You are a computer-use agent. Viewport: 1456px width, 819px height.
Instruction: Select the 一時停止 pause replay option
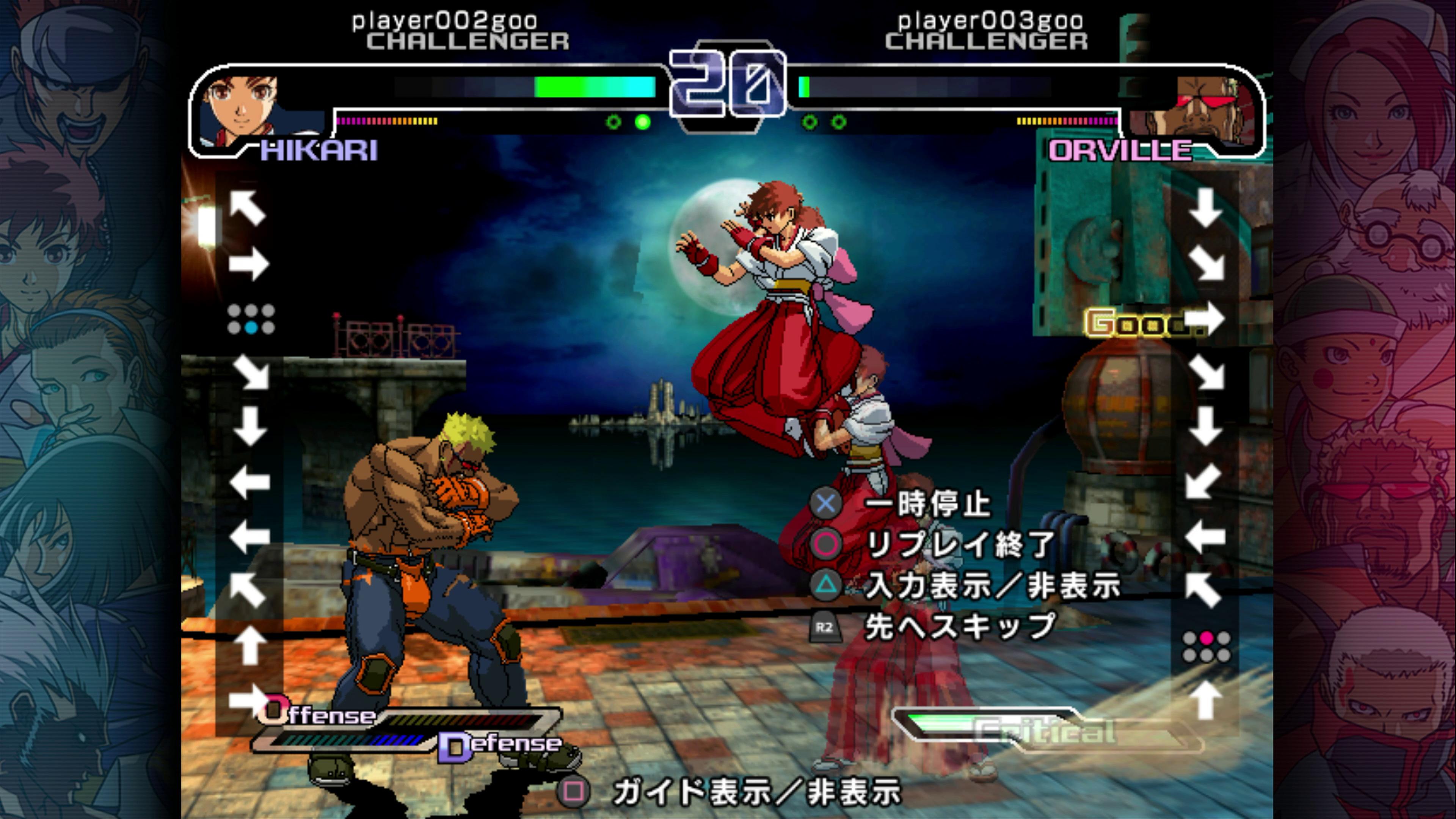point(927,504)
